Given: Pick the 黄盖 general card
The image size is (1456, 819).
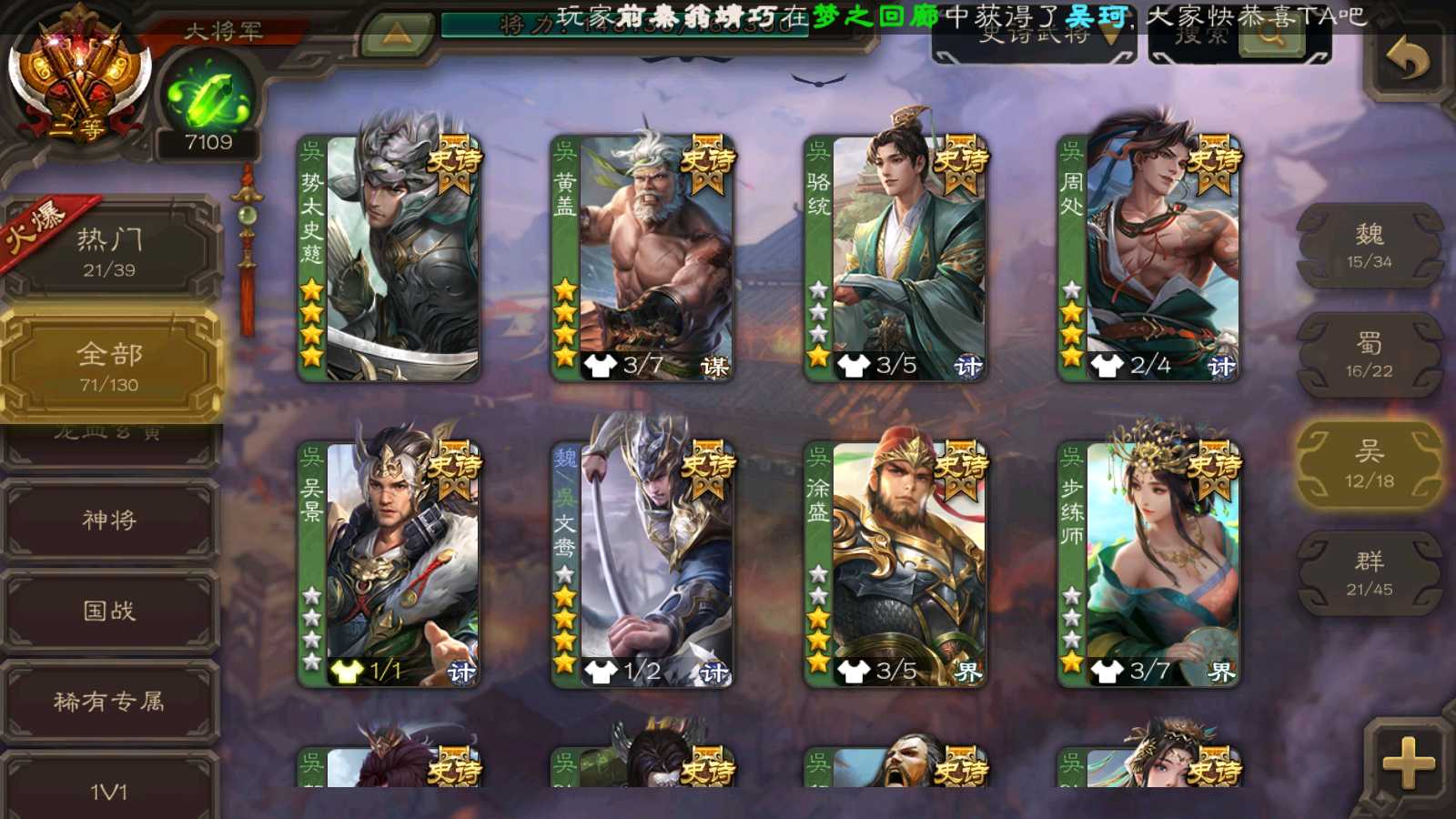Looking at the screenshot, I should pos(642,258).
